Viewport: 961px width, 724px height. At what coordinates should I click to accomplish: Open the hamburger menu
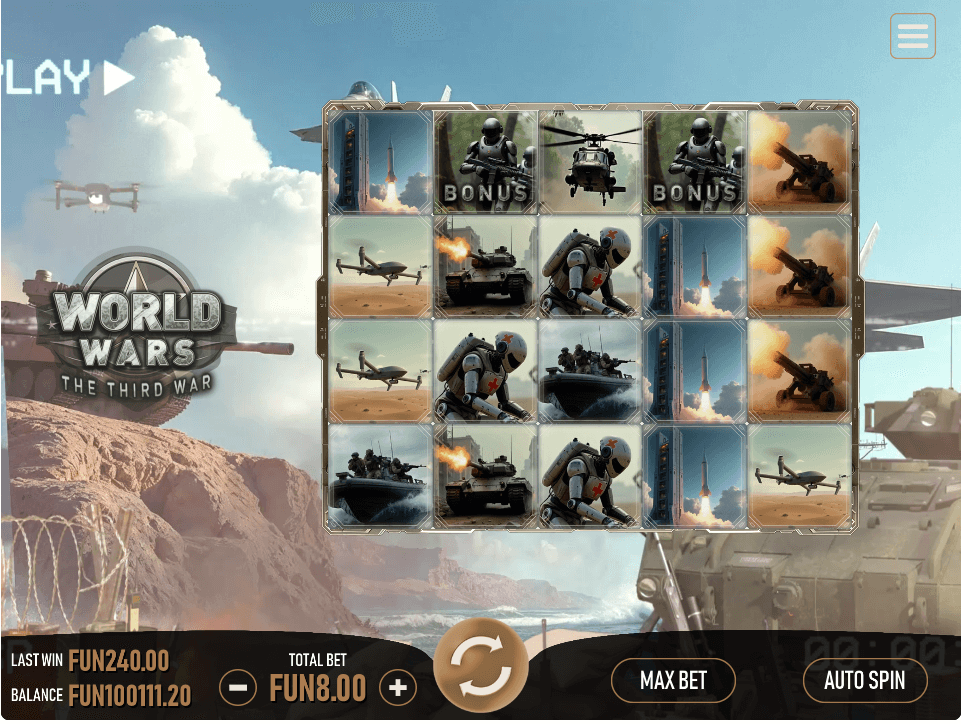[x=912, y=37]
